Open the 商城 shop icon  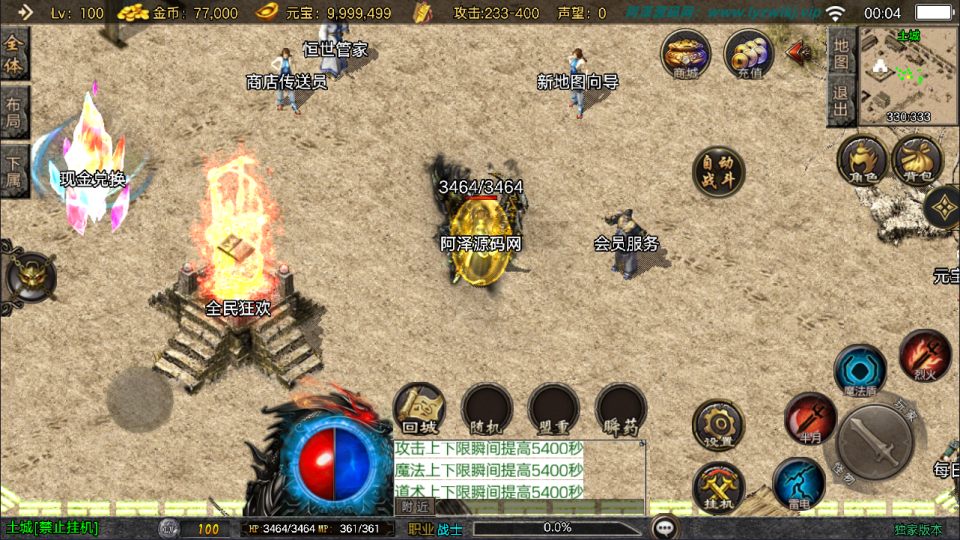click(x=686, y=53)
